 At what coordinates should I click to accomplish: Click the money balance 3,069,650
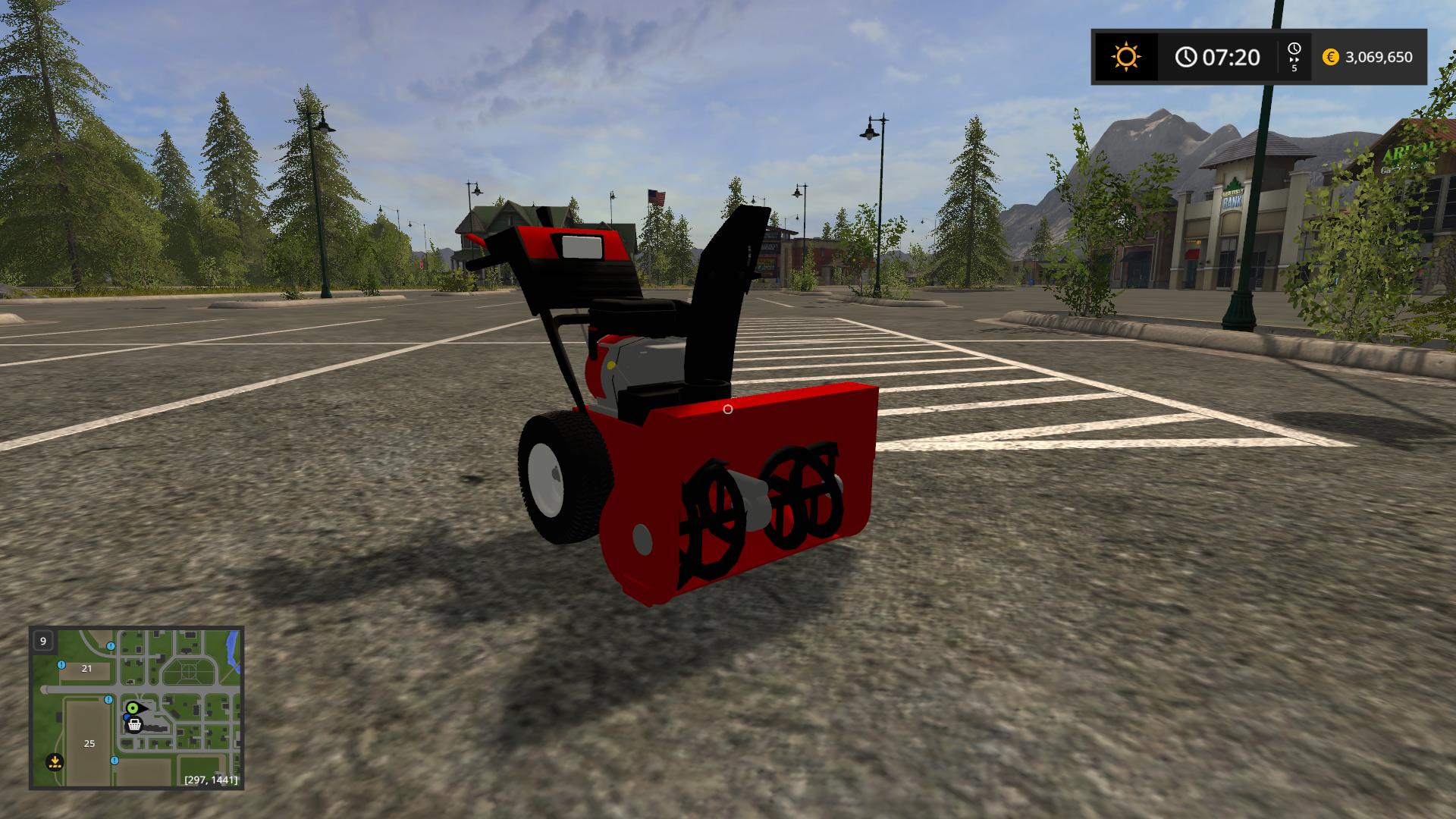pos(1380,56)
